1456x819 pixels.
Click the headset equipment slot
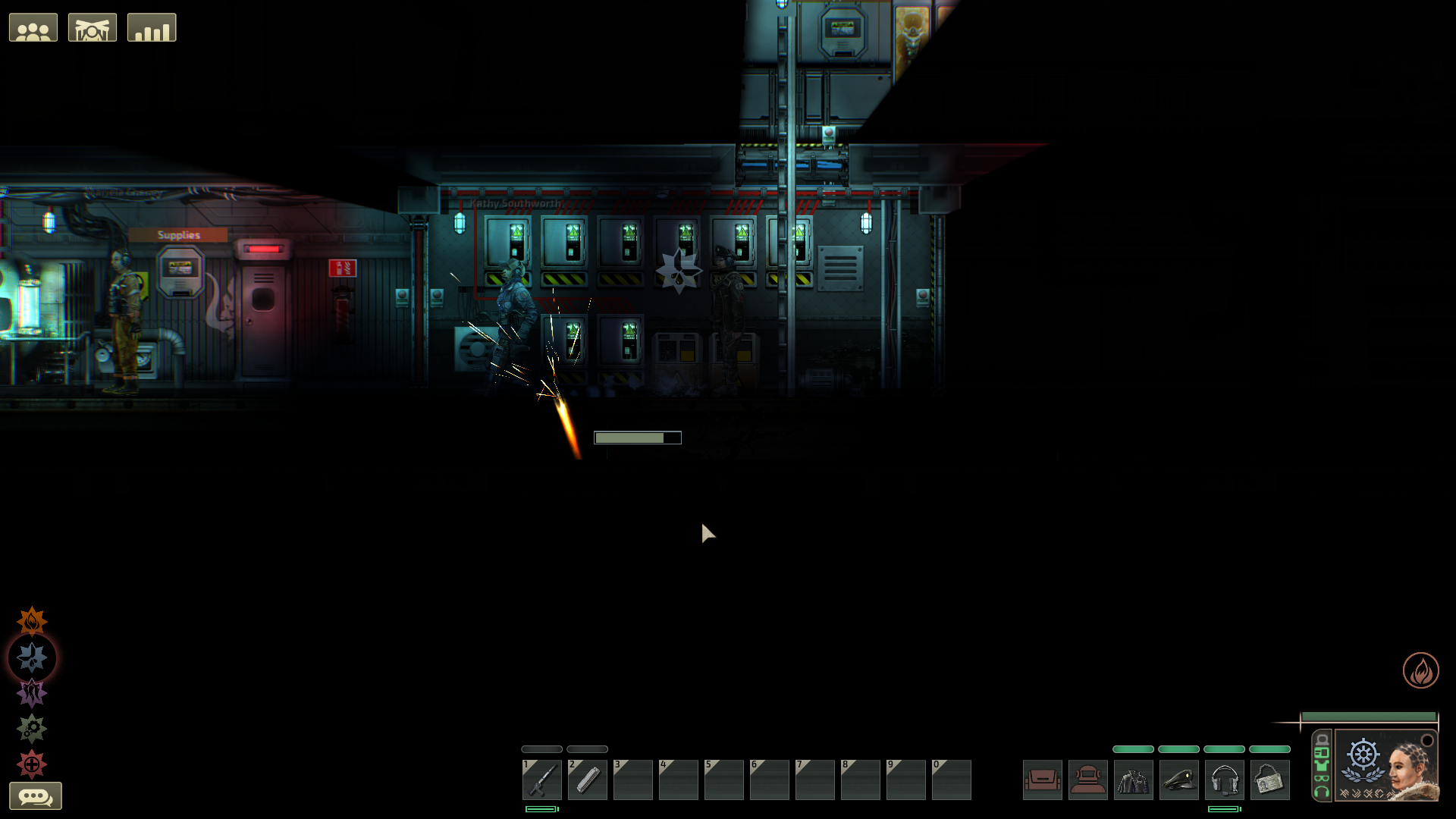coord(1225,780)
